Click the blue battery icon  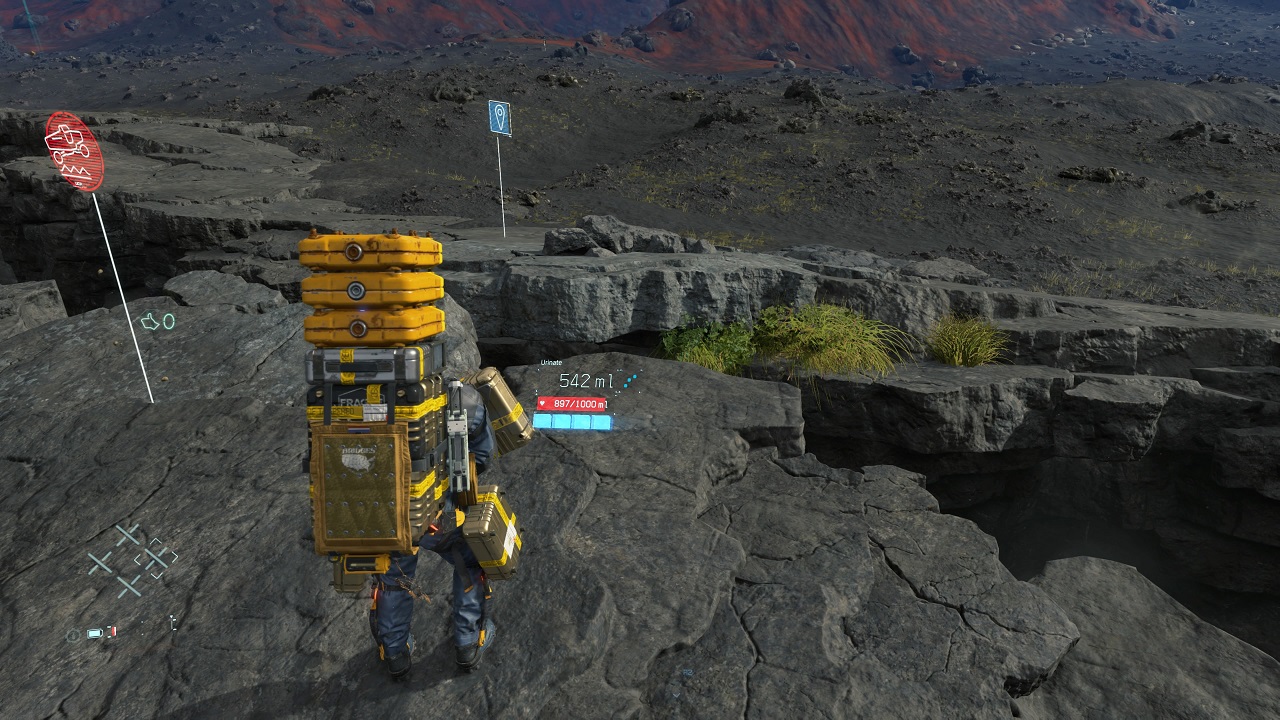click(95, 633)
